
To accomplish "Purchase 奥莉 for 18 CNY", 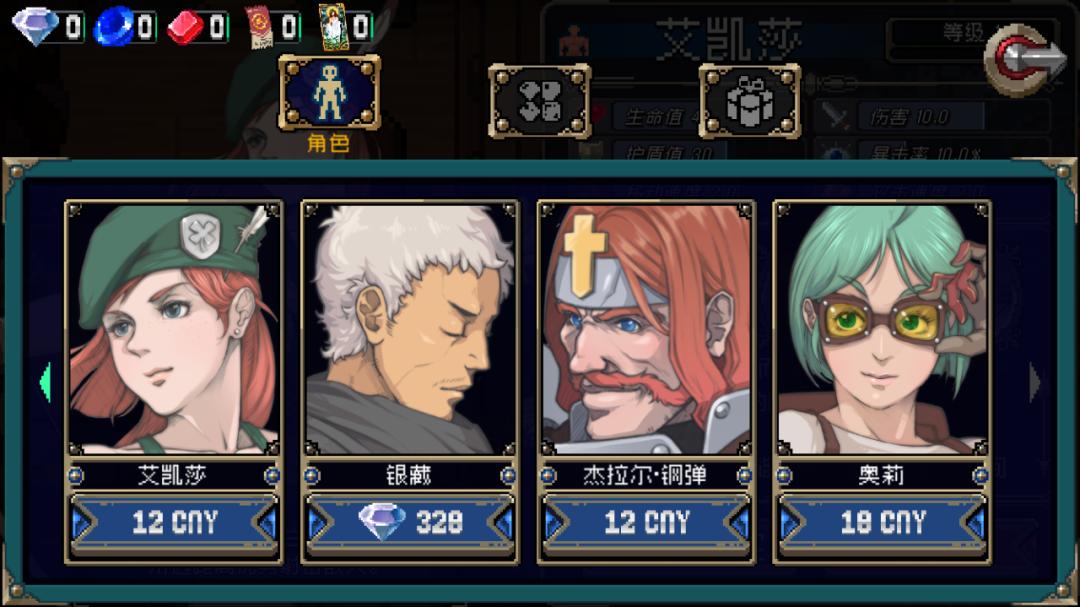I will (882, 522).
